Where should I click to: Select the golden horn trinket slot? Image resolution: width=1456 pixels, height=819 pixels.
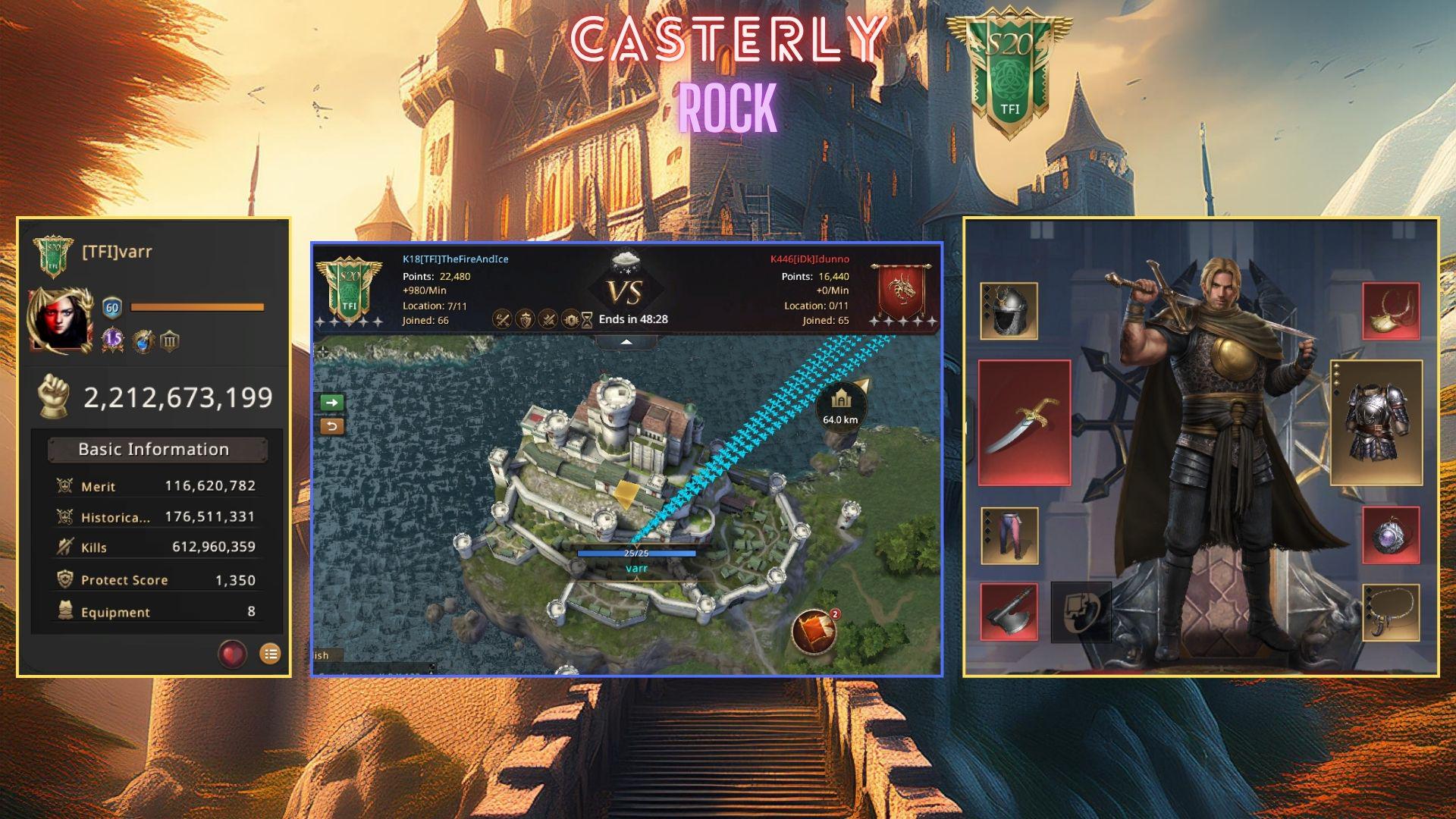[1391, 311]
